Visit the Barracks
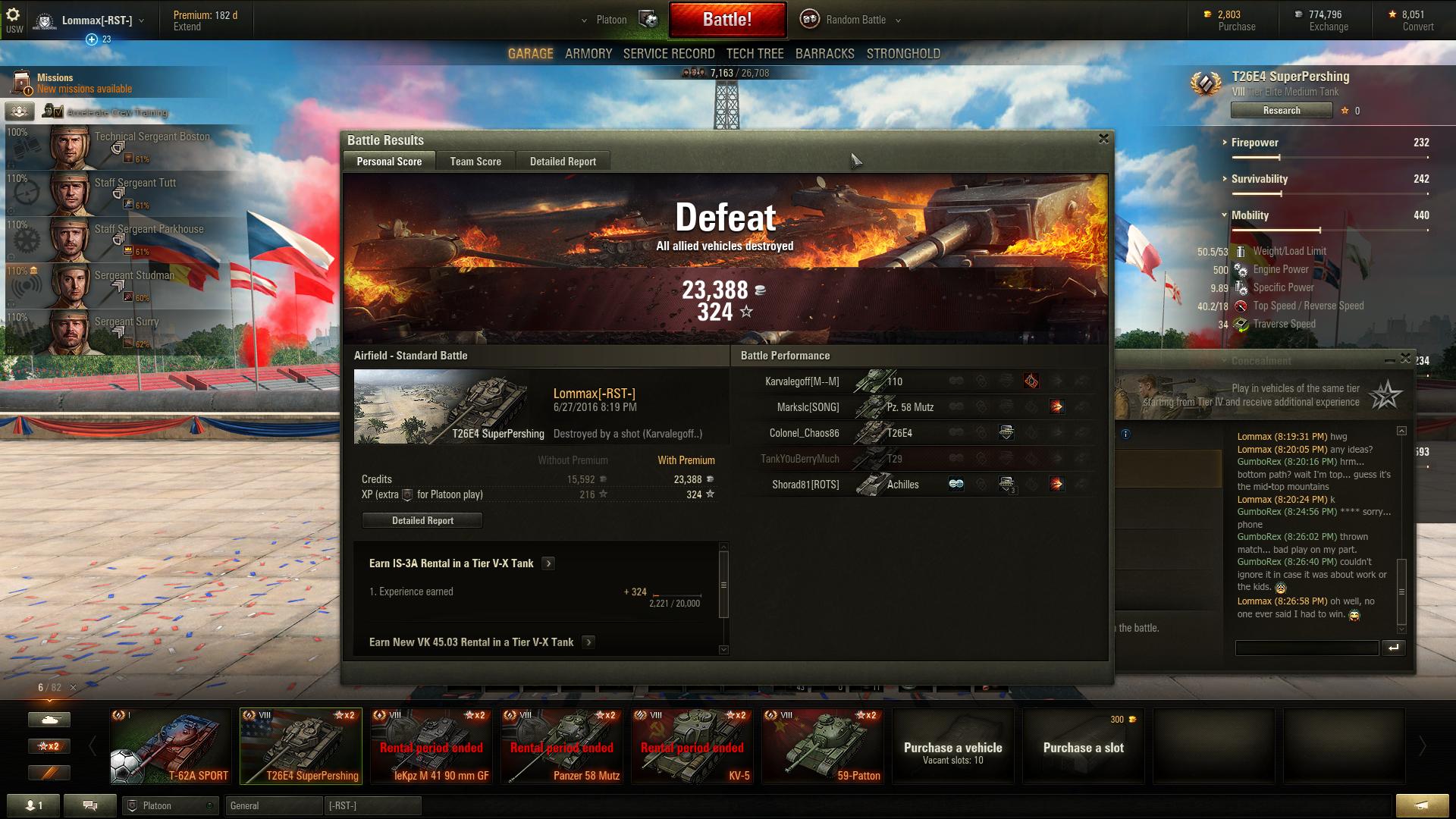This screenshot has height=819, width=1456. point(824,54)
